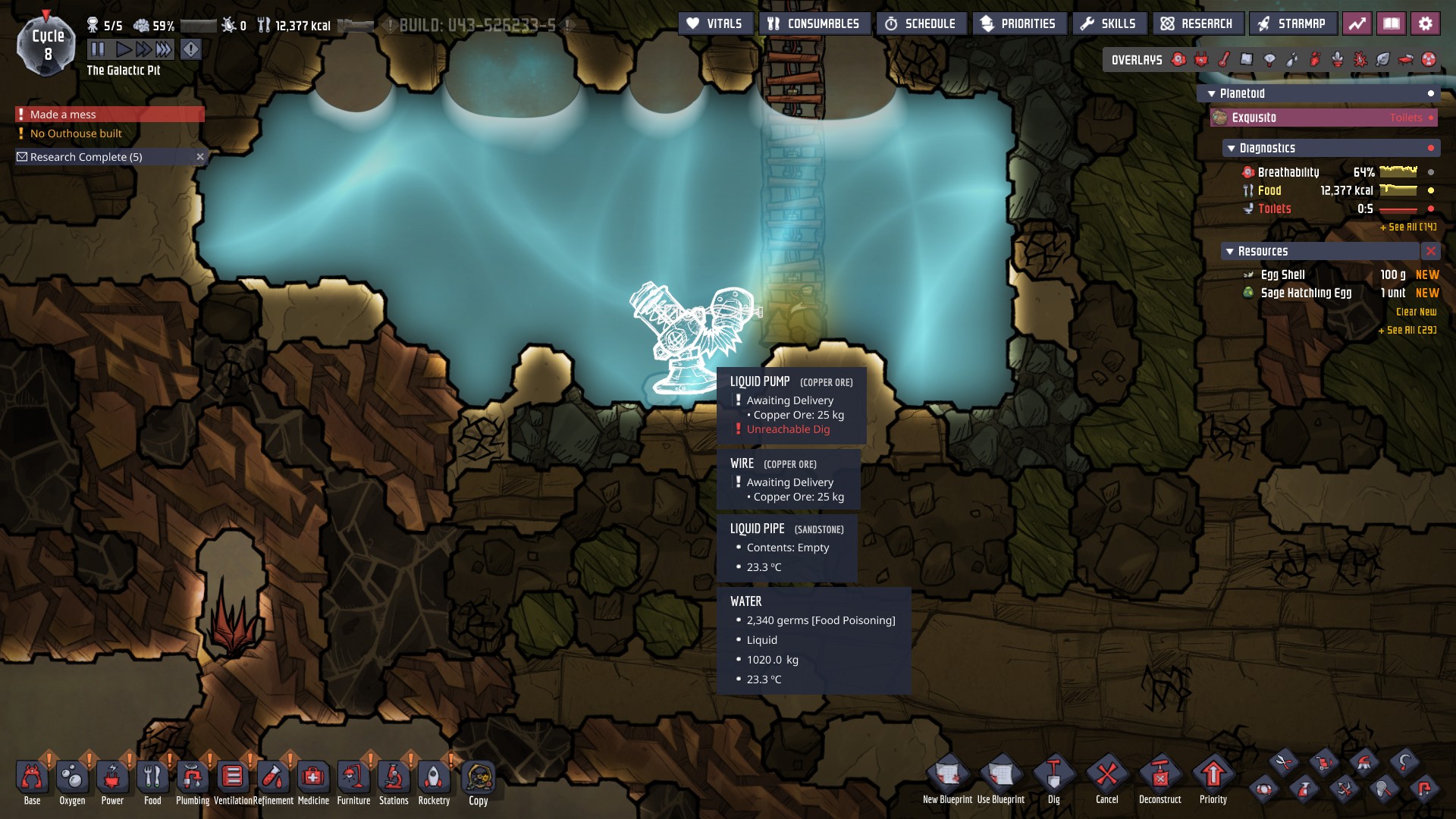Pause the game simulation
The width and height of the screenshot is (1456, 819).
coord(98,49)
